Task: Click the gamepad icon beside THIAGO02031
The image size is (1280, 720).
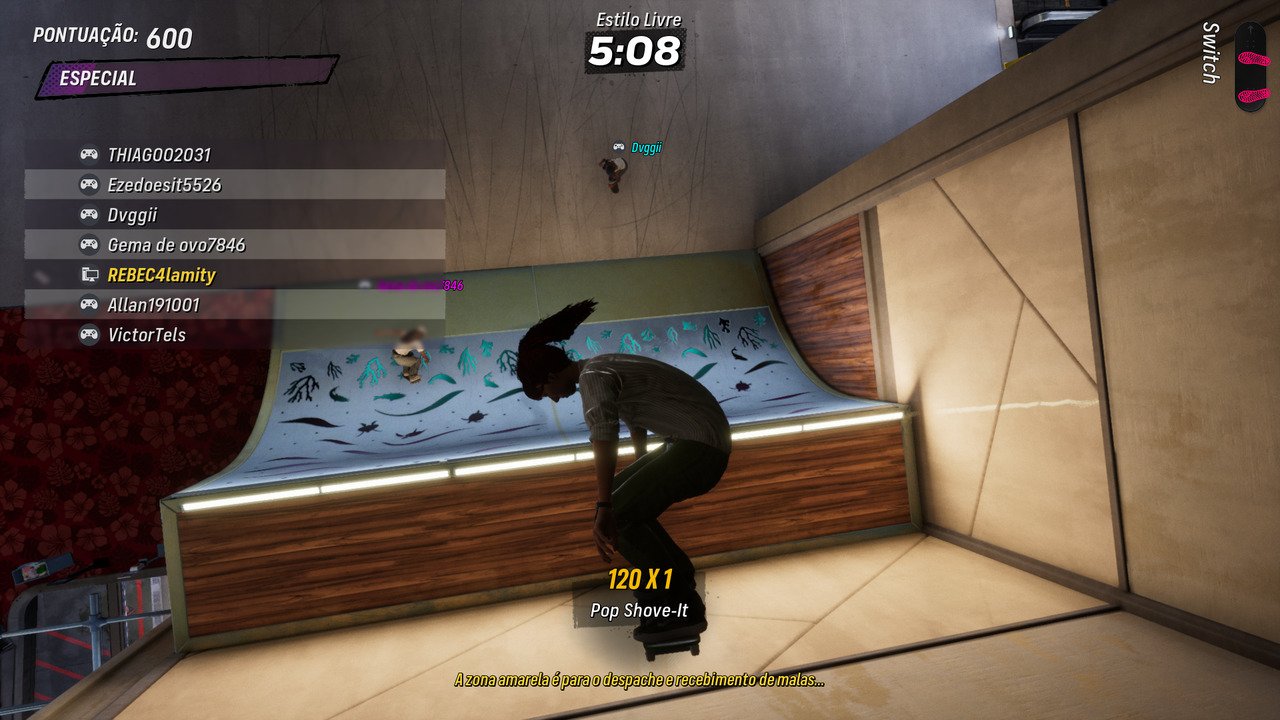Action: point(90,156)
